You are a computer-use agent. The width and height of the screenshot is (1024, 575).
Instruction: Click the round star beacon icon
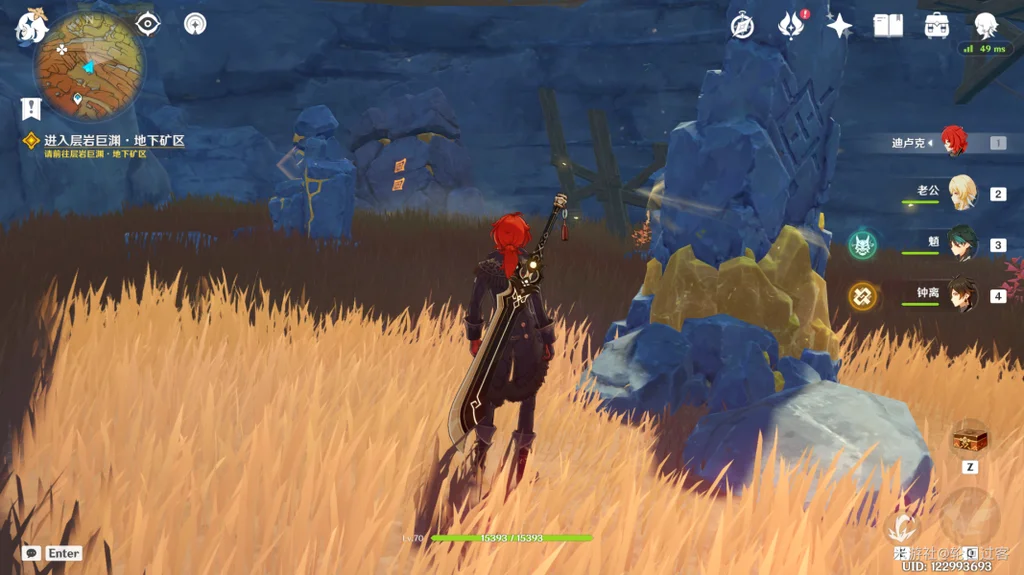click(195, 23)
